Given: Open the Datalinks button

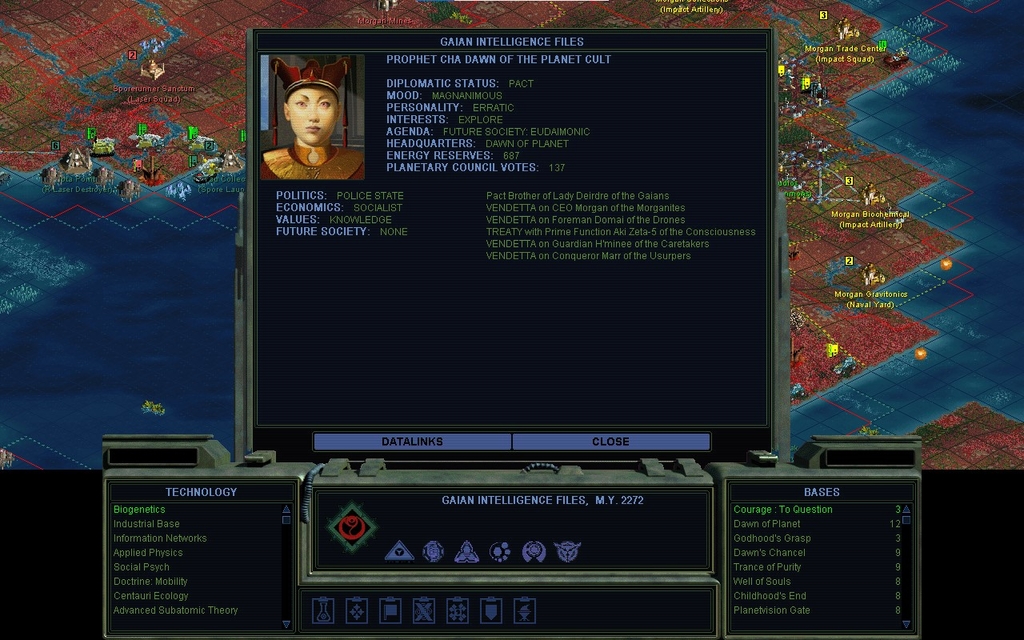Looking at the screenshot, I should click(x=412, y=441).
